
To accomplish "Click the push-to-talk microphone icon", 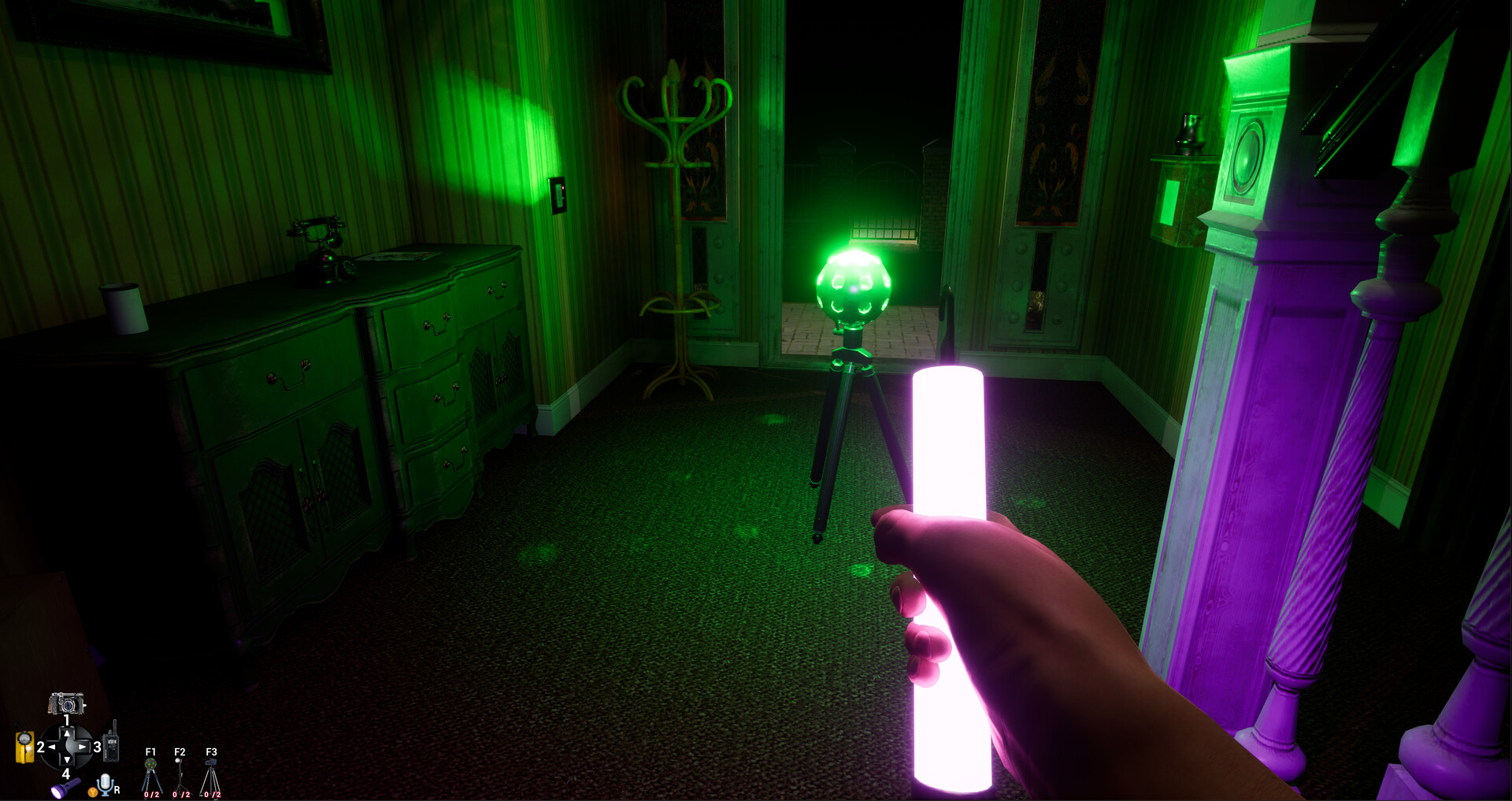I will [105, 784].
